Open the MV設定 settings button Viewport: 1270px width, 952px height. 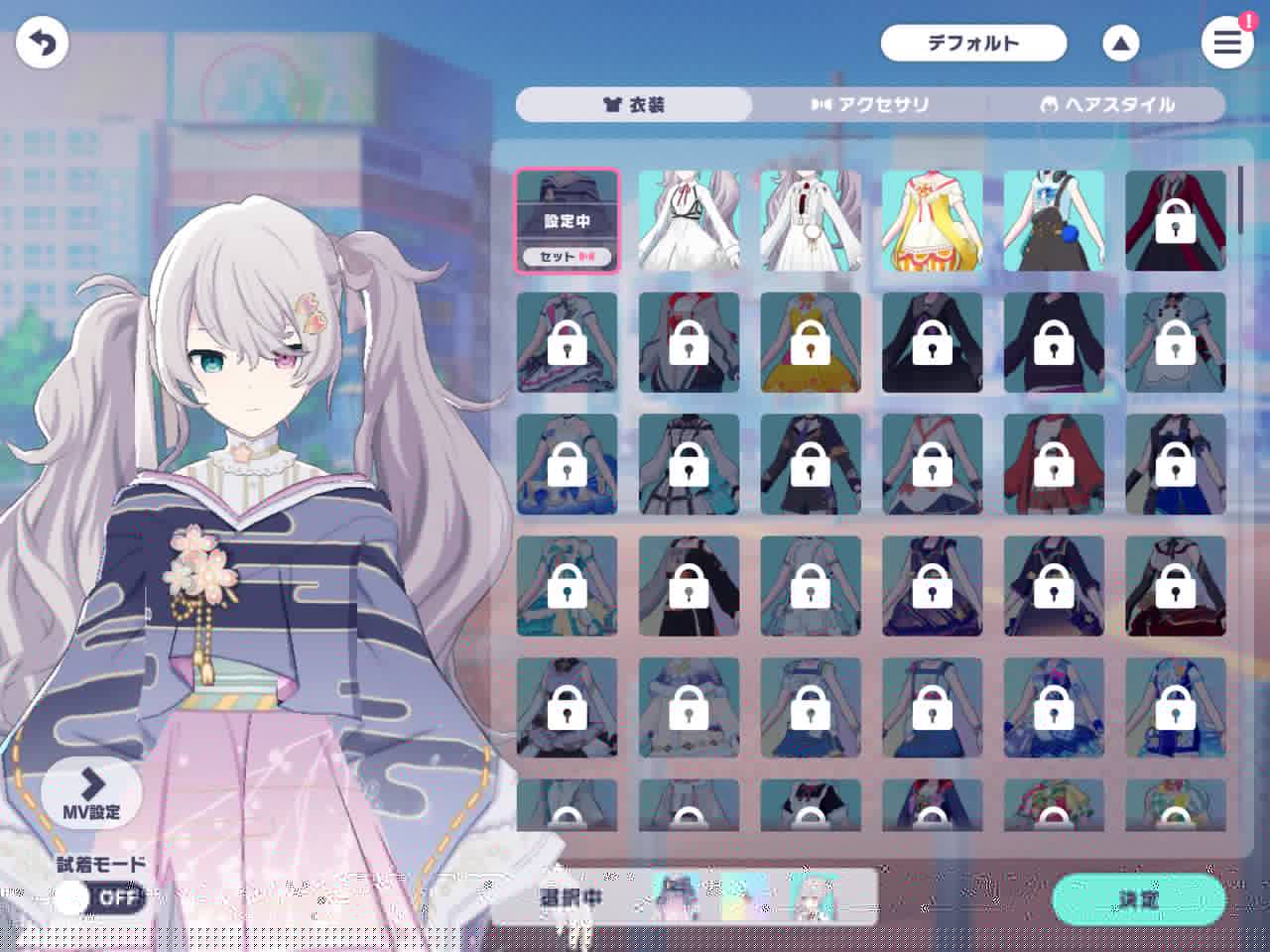(91, 791)
